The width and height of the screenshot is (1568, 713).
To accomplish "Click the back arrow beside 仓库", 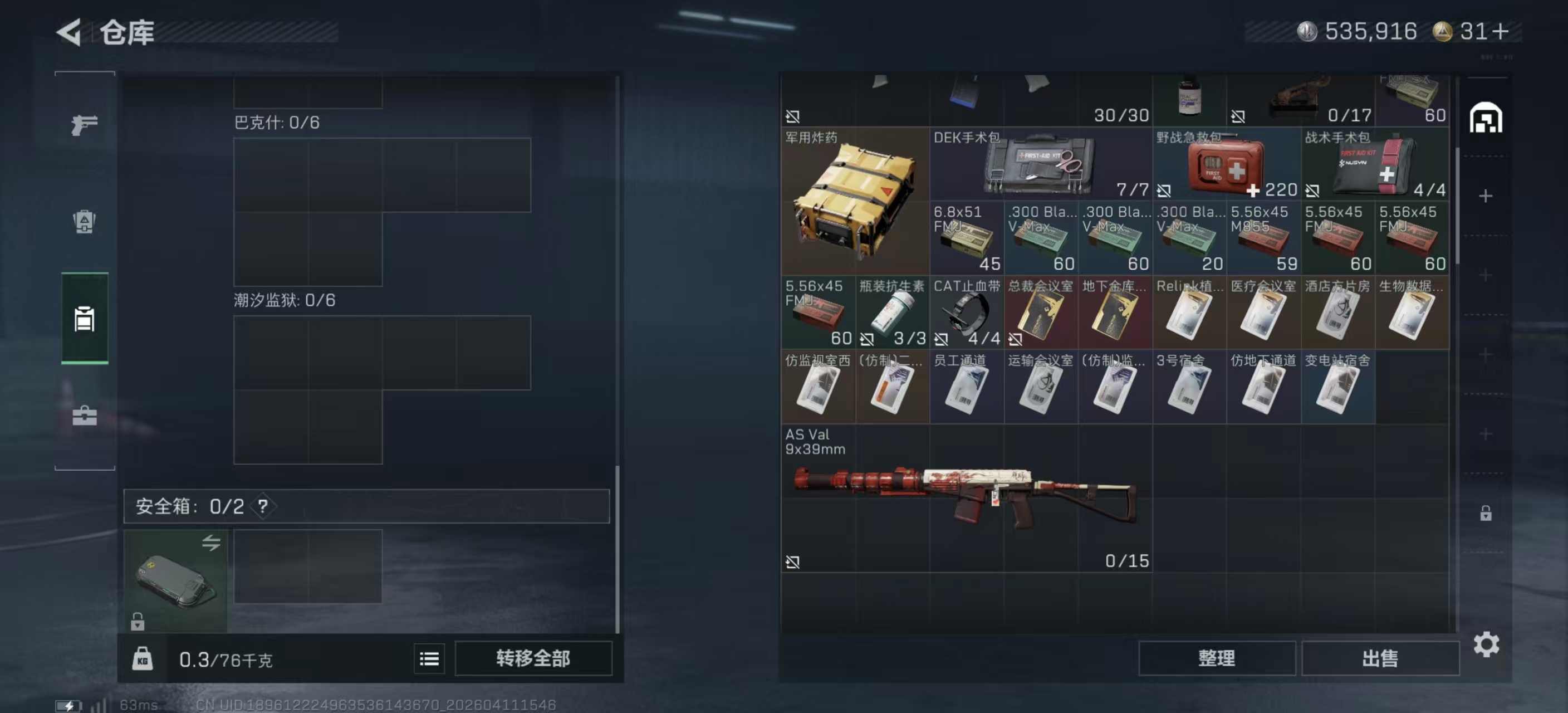I will [x=69, y=33].
